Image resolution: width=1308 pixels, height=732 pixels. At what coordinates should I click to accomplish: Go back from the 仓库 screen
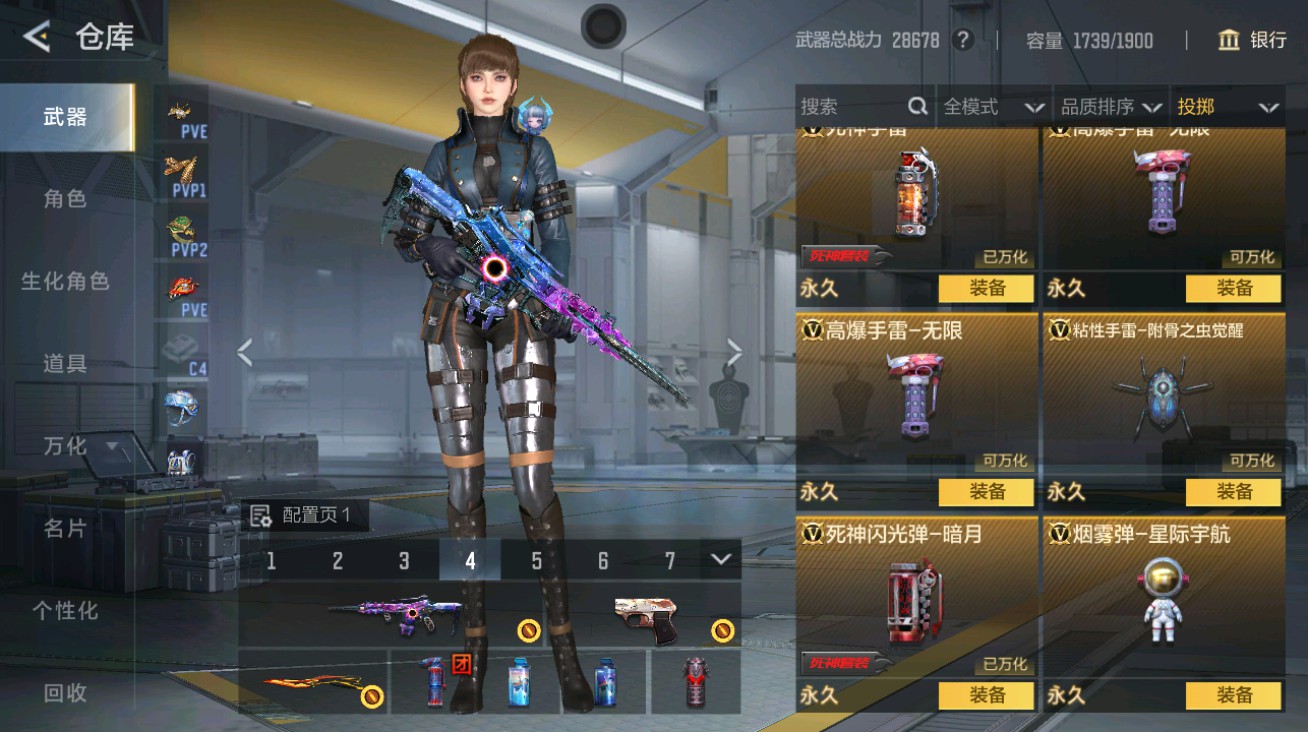click(x=38, y=38)
